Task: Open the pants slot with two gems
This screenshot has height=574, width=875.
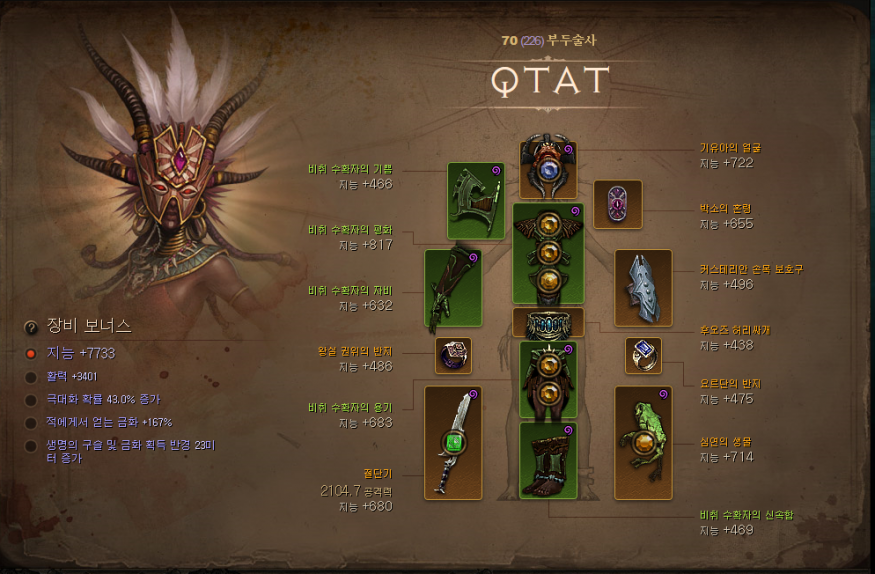Action: (547, 378)
